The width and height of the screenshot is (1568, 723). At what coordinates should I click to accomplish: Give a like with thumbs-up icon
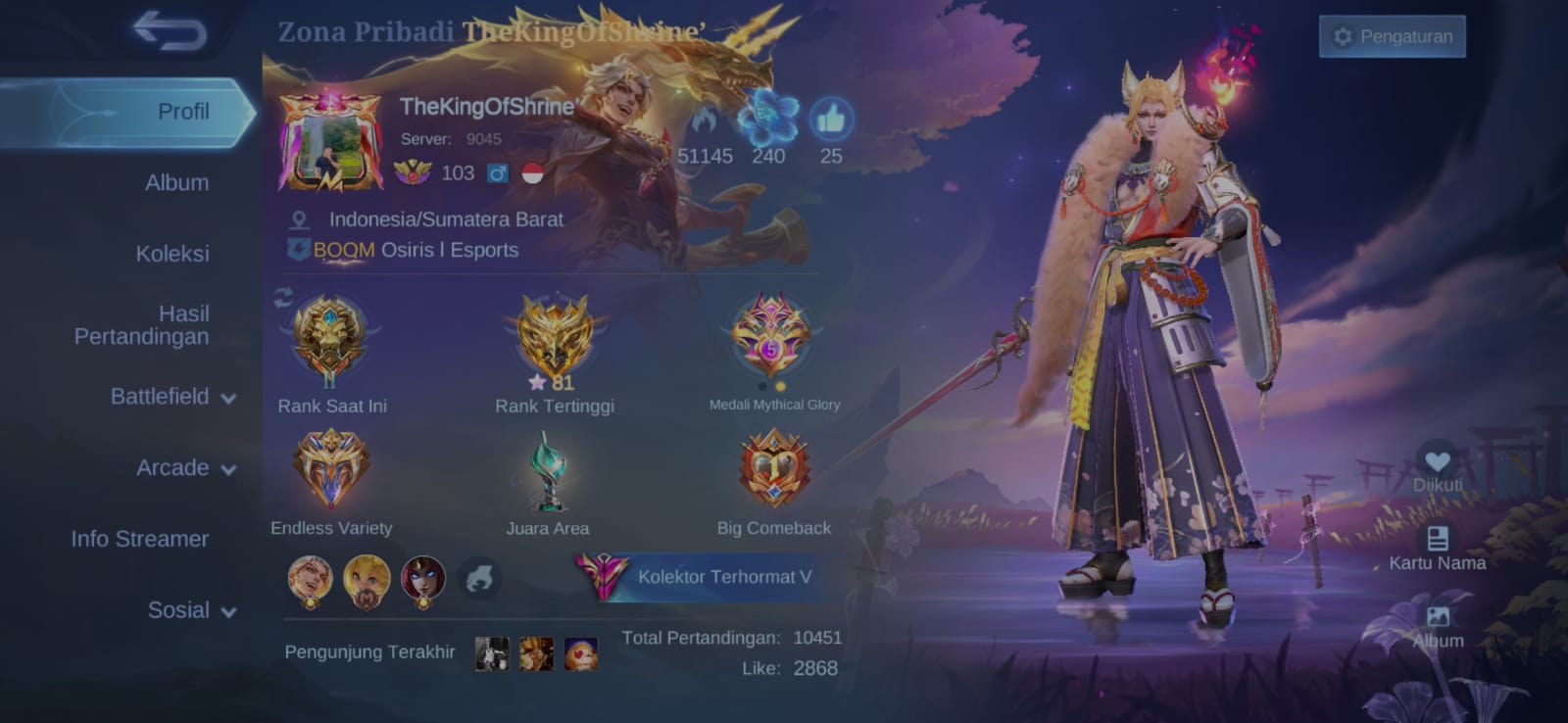point(831,120)
